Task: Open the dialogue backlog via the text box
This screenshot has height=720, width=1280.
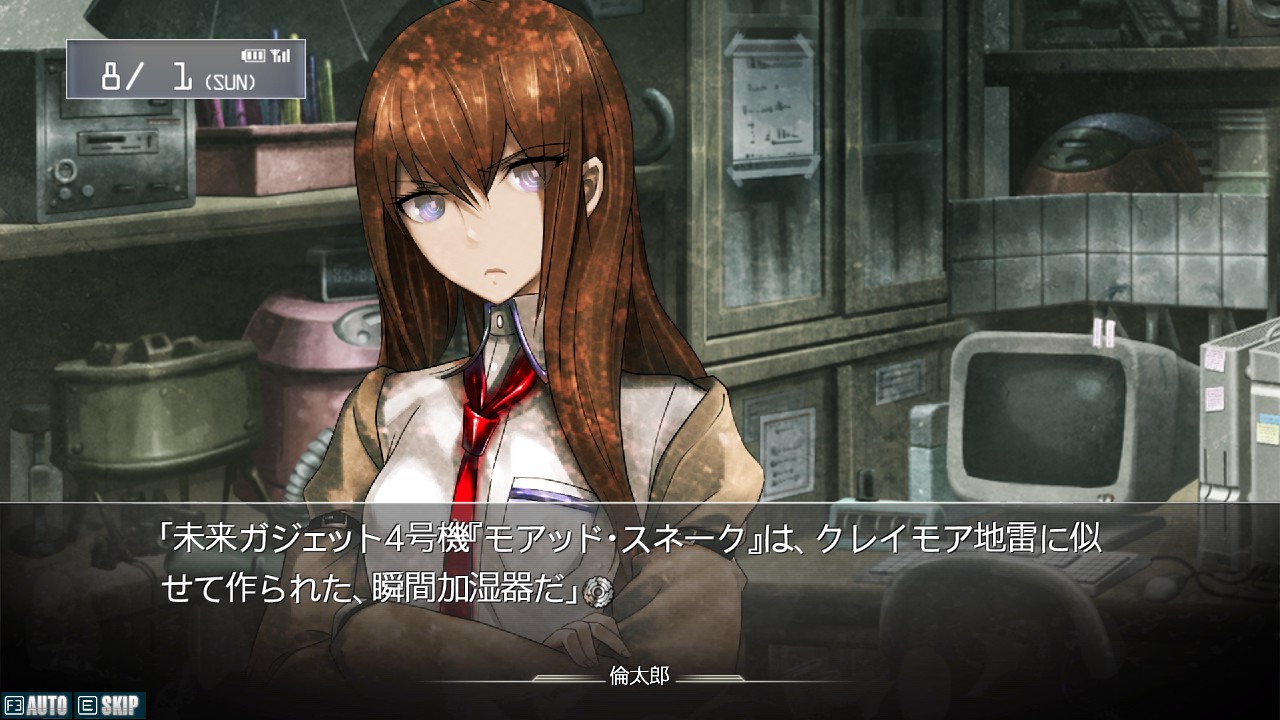Action: (640, 560)
